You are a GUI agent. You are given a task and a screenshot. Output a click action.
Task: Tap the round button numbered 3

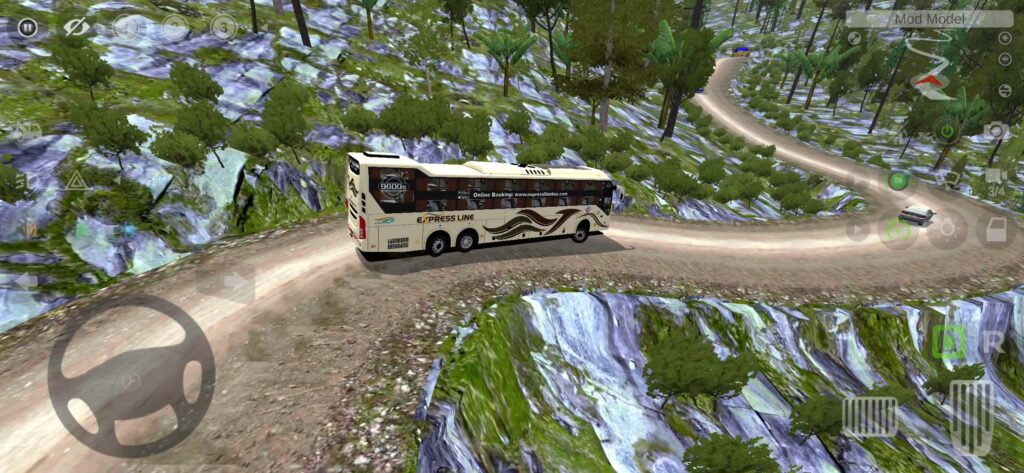click(x=224, y=28)
